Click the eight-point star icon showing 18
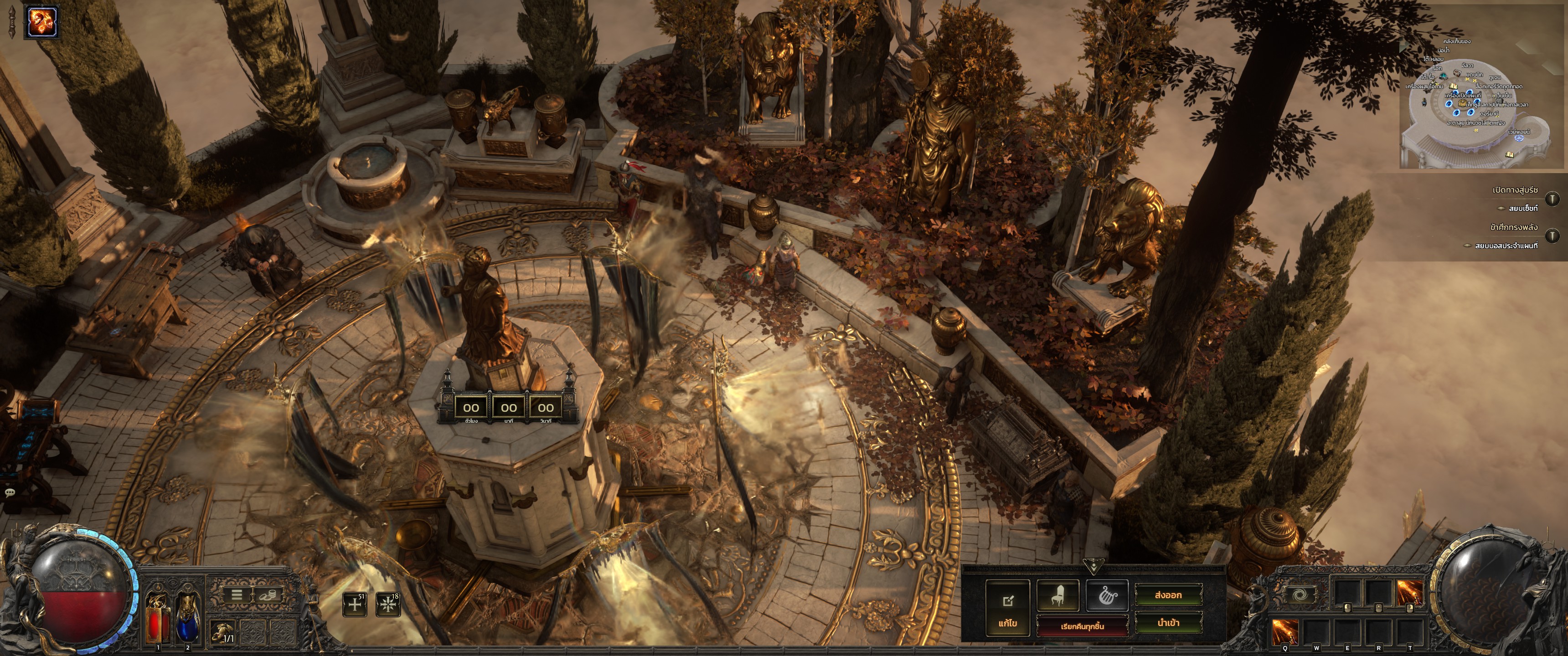Screen dimensions: 1568x656 (x=388, y=604)
